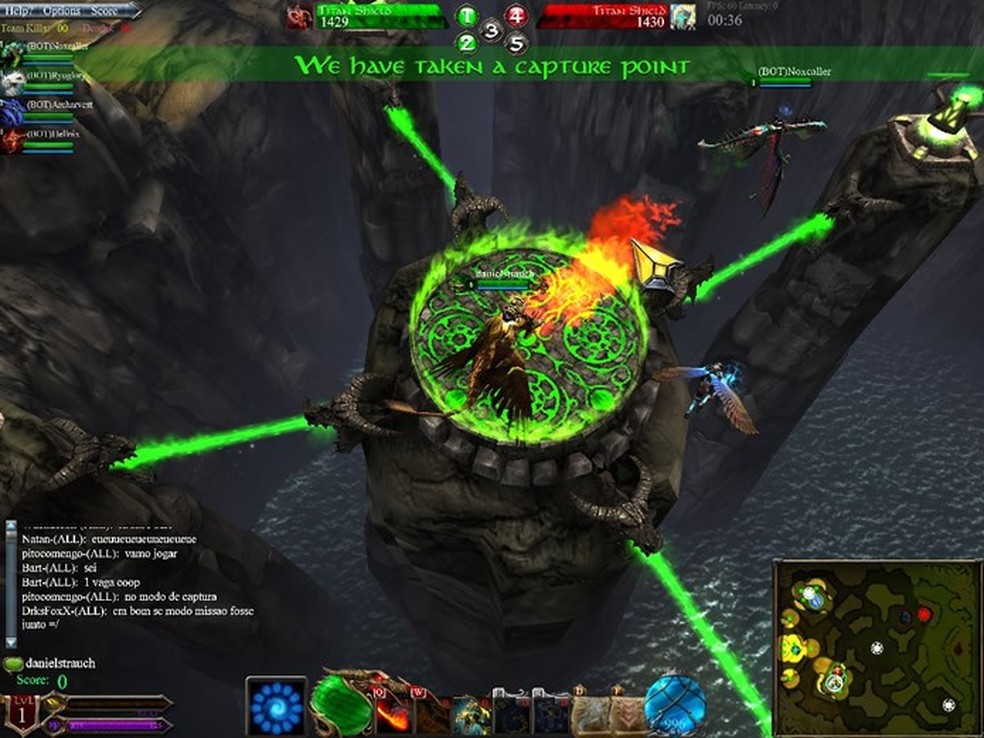Activate the blue swirl ability icon
This screenshot has height=738, width=984.
[276, 707]
